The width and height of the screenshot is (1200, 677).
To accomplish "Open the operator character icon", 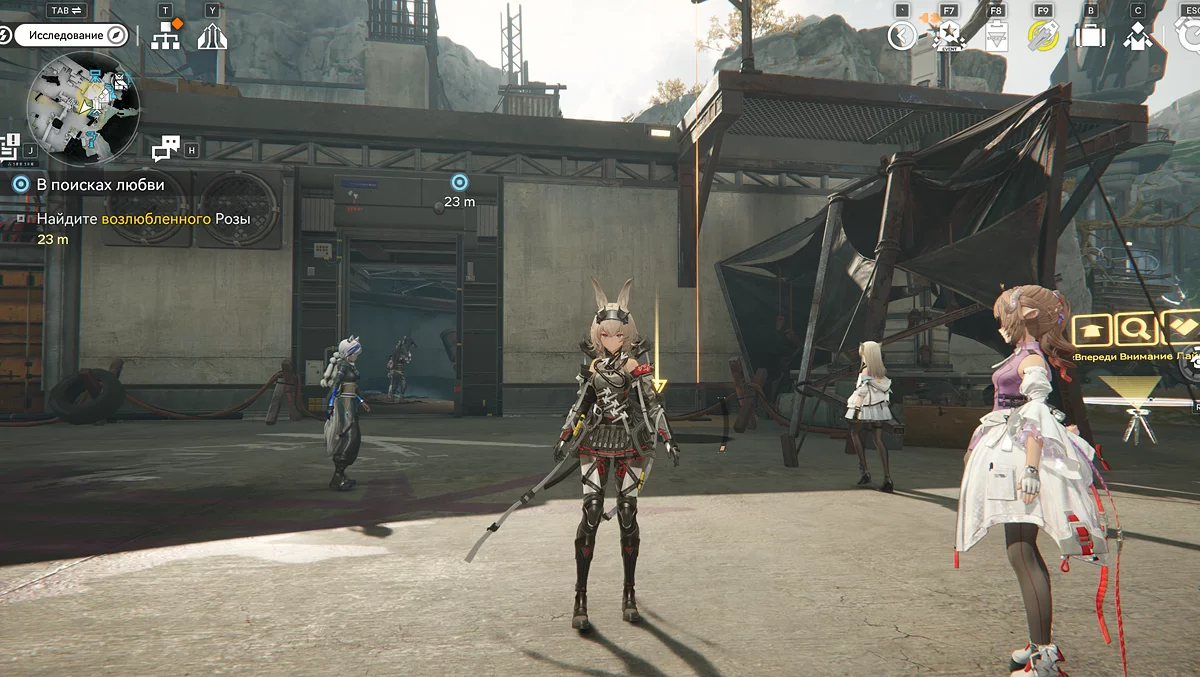I will coord(1138,37).
